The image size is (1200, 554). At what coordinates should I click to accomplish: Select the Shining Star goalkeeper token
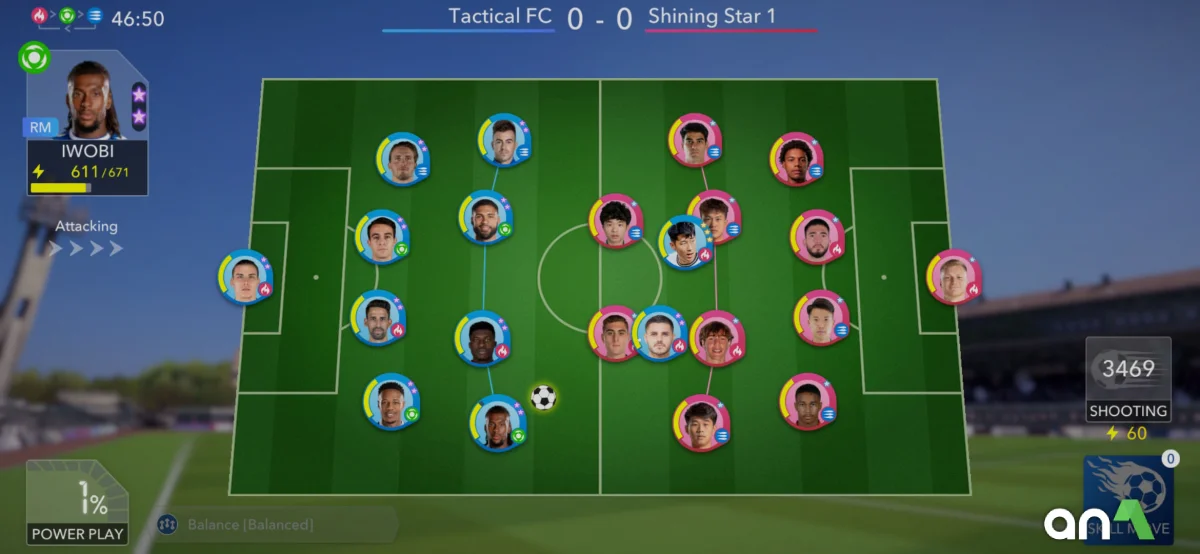click(954, 276)
